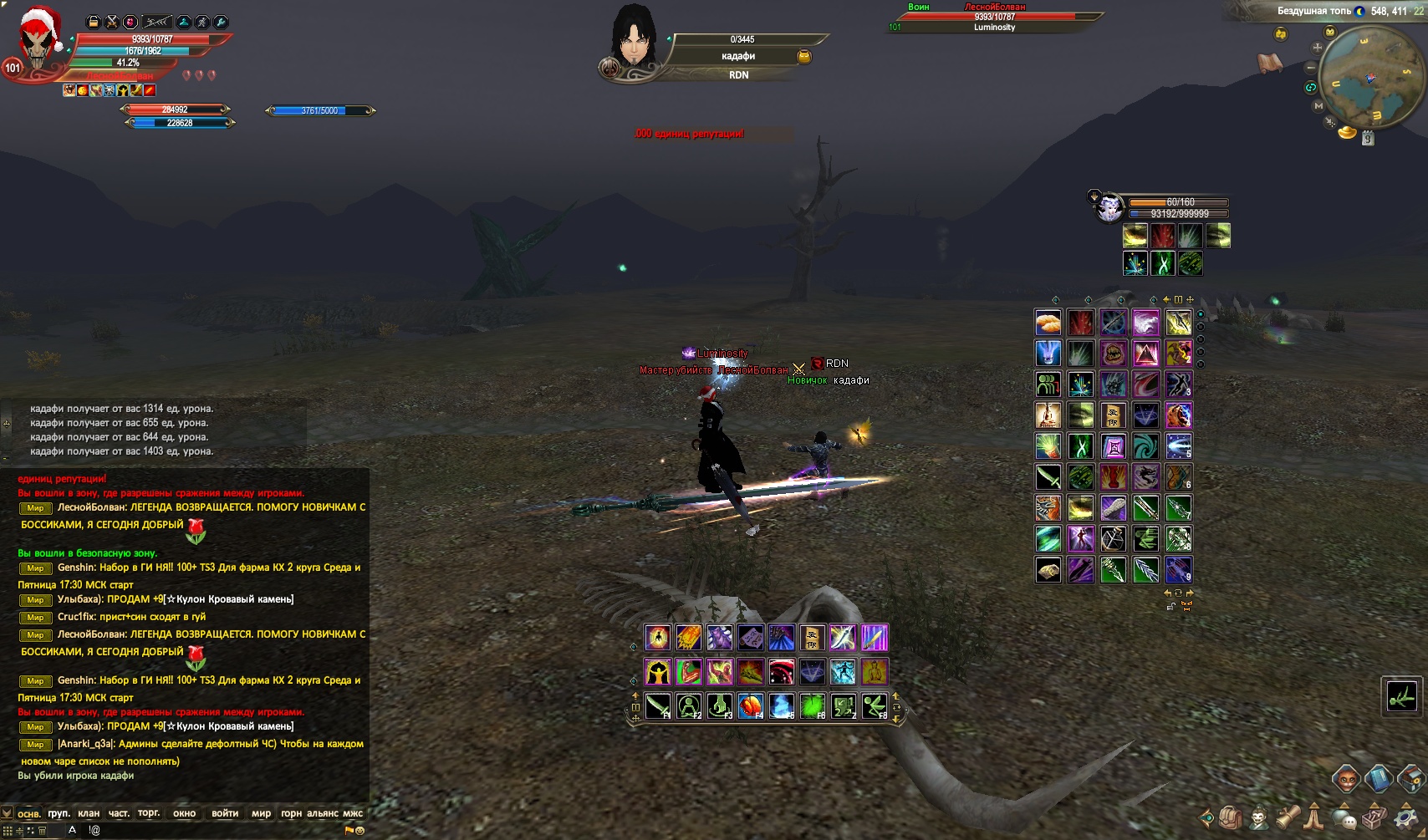Open the gear settings menu

[1405, 817]
